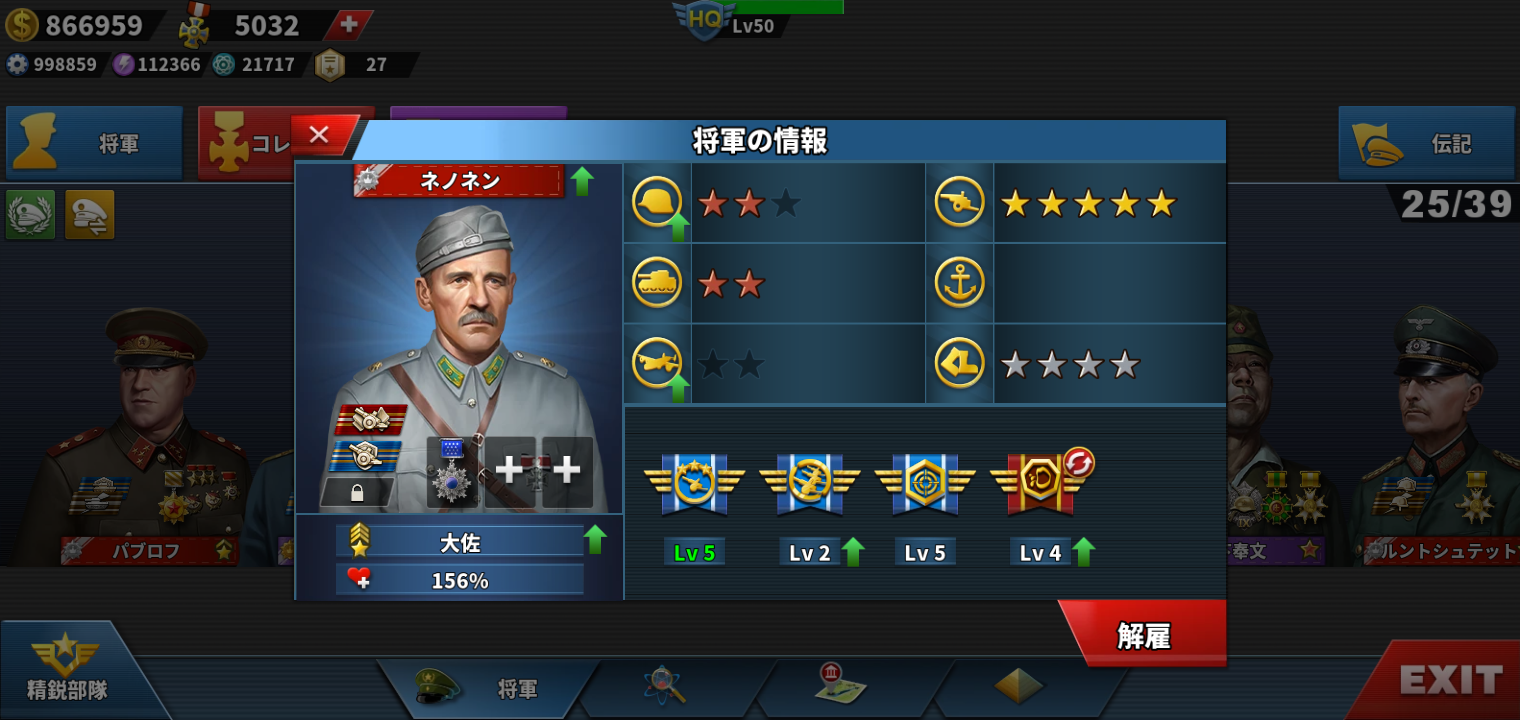
Task: Select the equipped blue ribbon medal slot
Action: click(x=453, y=472)
